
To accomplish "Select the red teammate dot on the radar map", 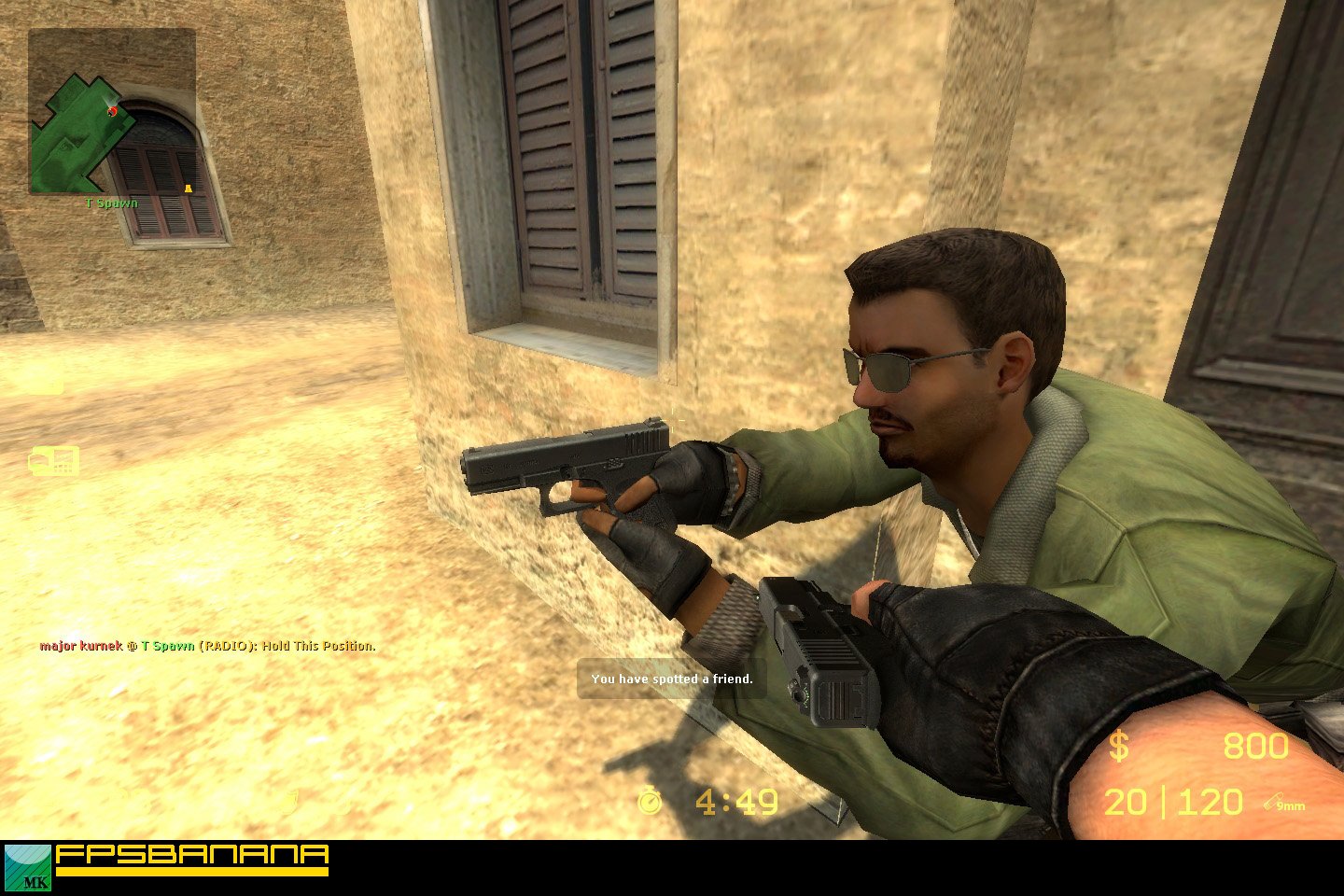I will (x=112, y=111).
